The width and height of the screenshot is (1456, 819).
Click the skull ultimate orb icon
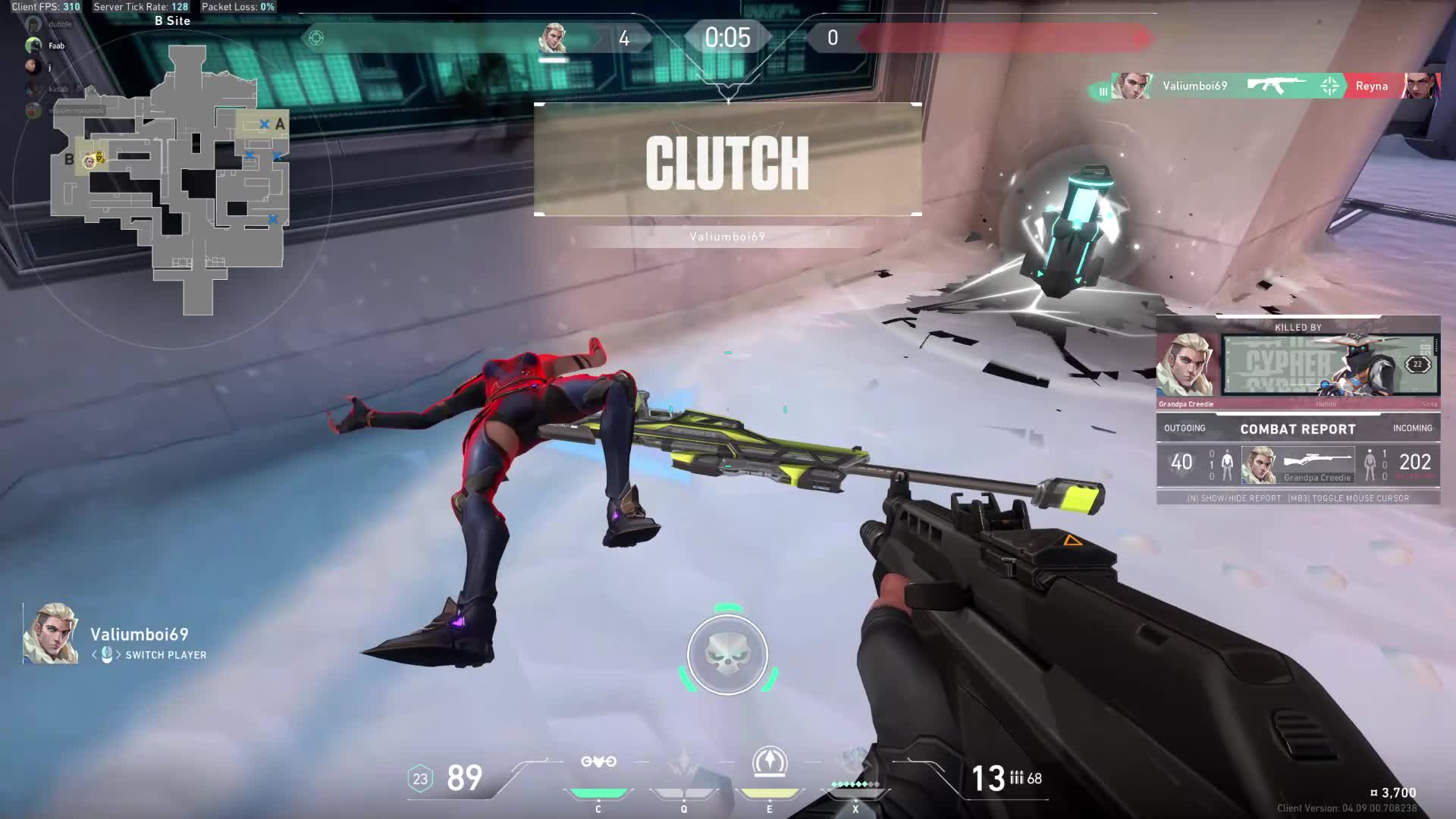(727, 654)
